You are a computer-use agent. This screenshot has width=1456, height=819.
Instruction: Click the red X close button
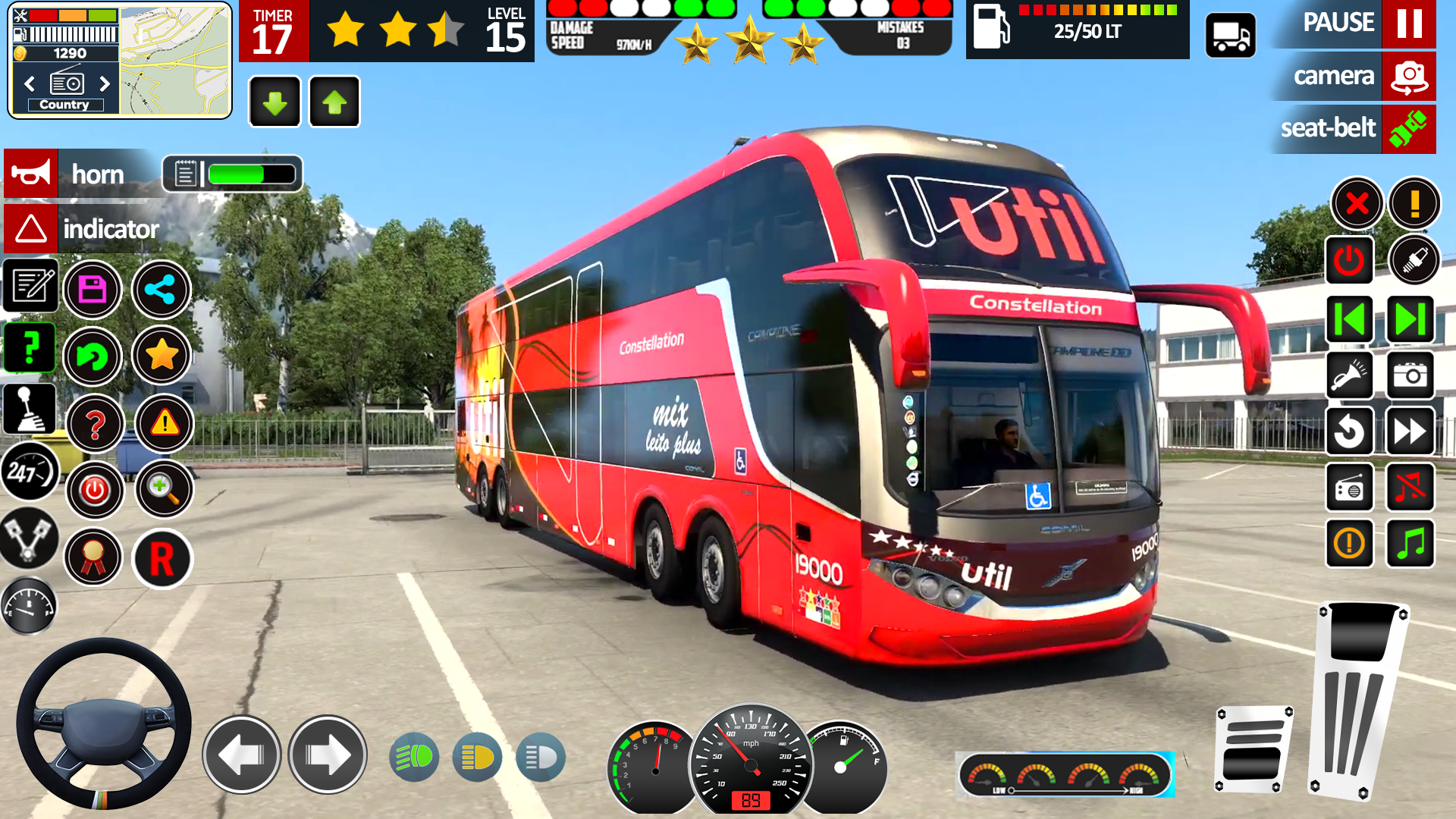pyautogui.click(x=1357, y=203)
